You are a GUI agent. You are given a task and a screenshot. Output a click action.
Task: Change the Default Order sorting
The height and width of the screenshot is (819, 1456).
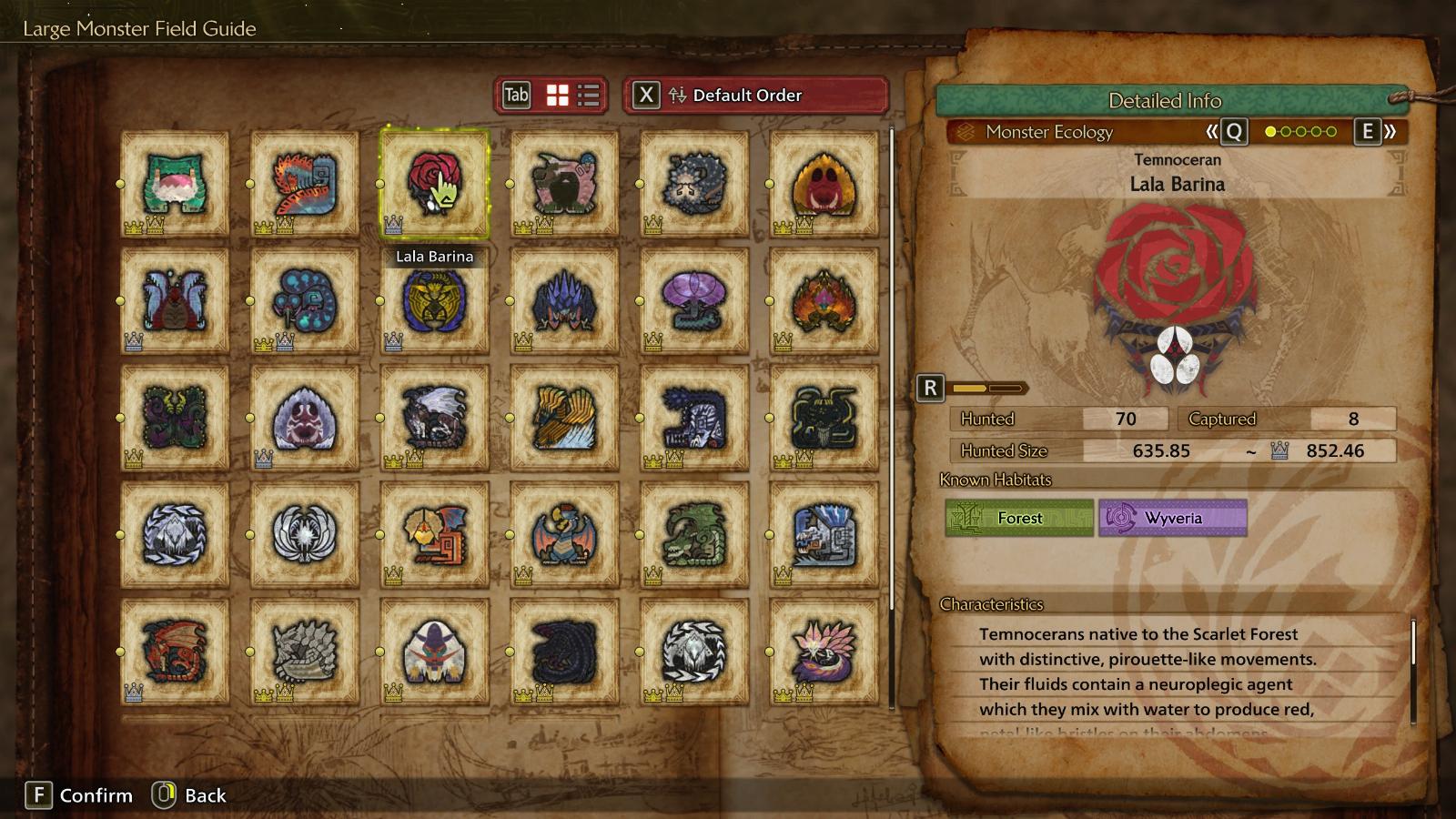755,96
